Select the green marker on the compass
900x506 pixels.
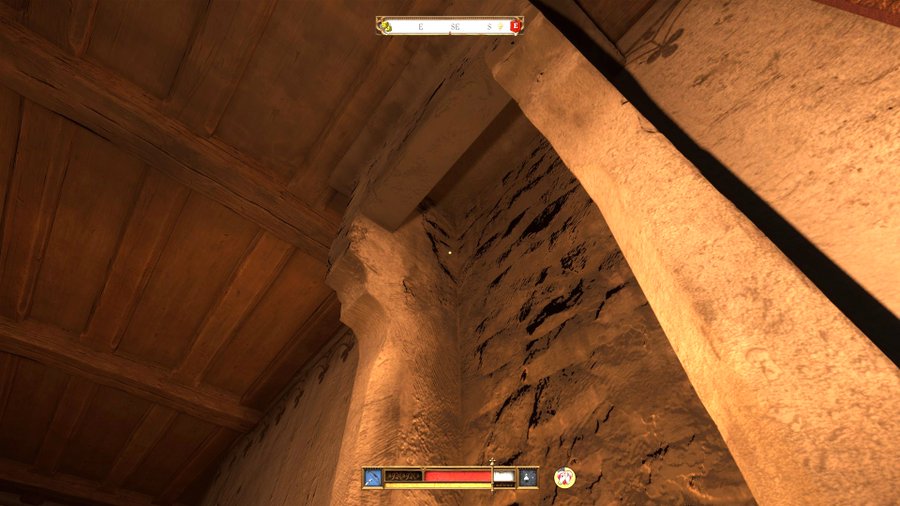[385, 26]
